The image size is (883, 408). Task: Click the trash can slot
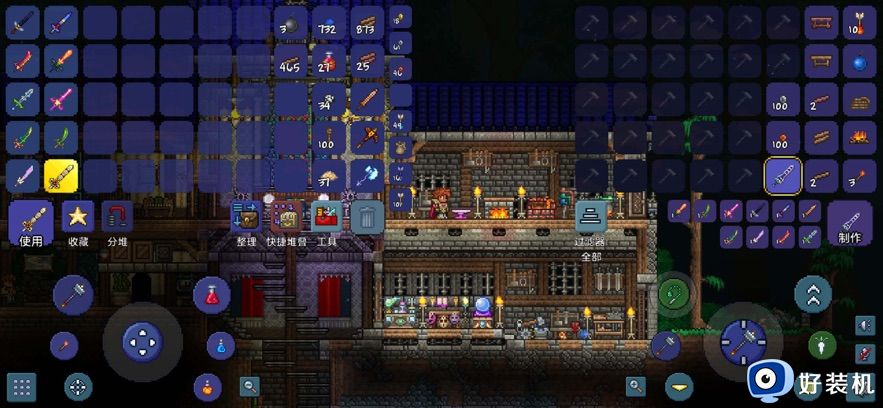pyautogui.click(x=367, y=217)
